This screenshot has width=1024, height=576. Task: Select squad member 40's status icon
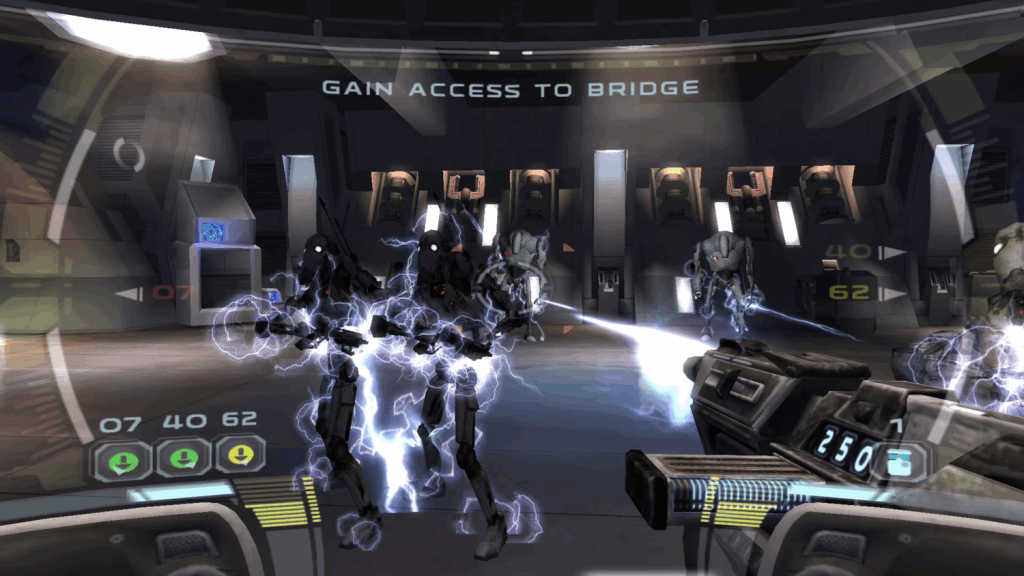[x=182, y=459]
